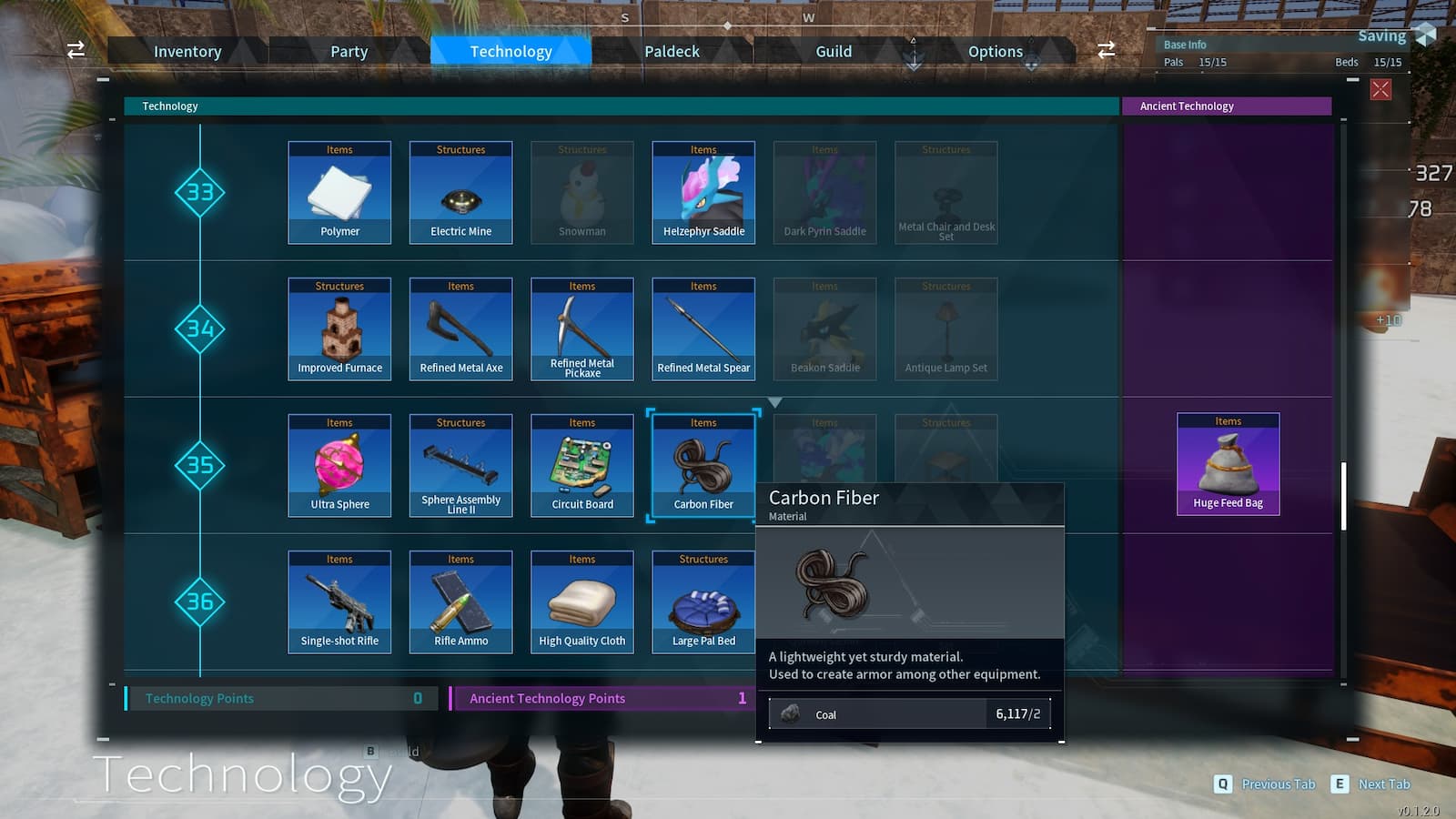This screenshot has width=1456, height=819.
Task: Open the Helzephyr Saddle technology
Action: [x=703, y=191]
